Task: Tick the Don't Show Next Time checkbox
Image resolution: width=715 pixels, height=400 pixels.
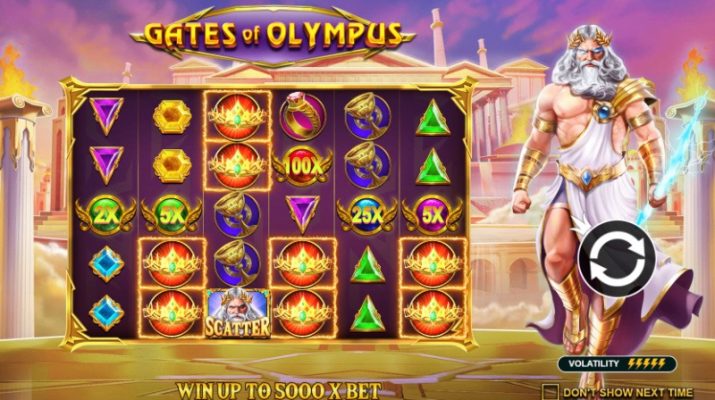Action: pyautogui.click(x=550, y=390)
